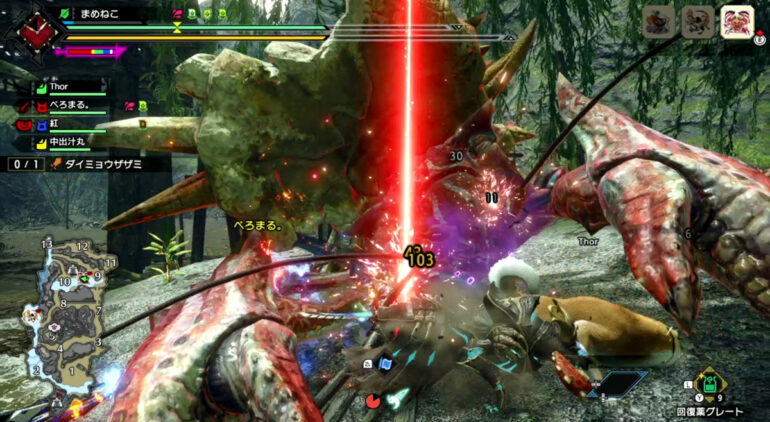Image resolution: width=770 pixels, height=422 pixels.
Task: Choose party member 紅 in the hunter list
Action: (x=55, y=123)
